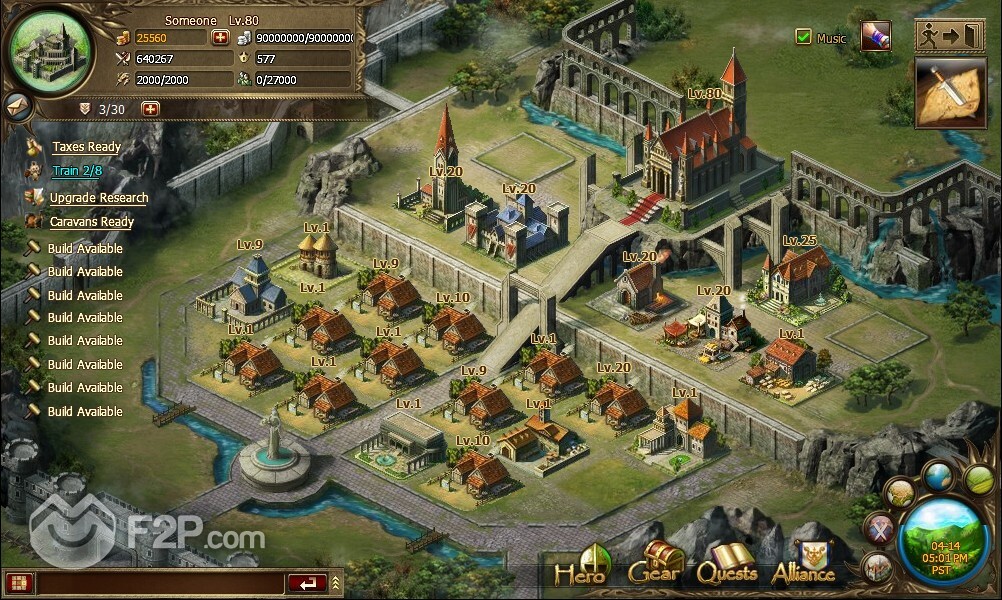Viewport: 1002px width, 600px height.
Task: Expand chat with the double-arrow button
Action: click(336, 582)
